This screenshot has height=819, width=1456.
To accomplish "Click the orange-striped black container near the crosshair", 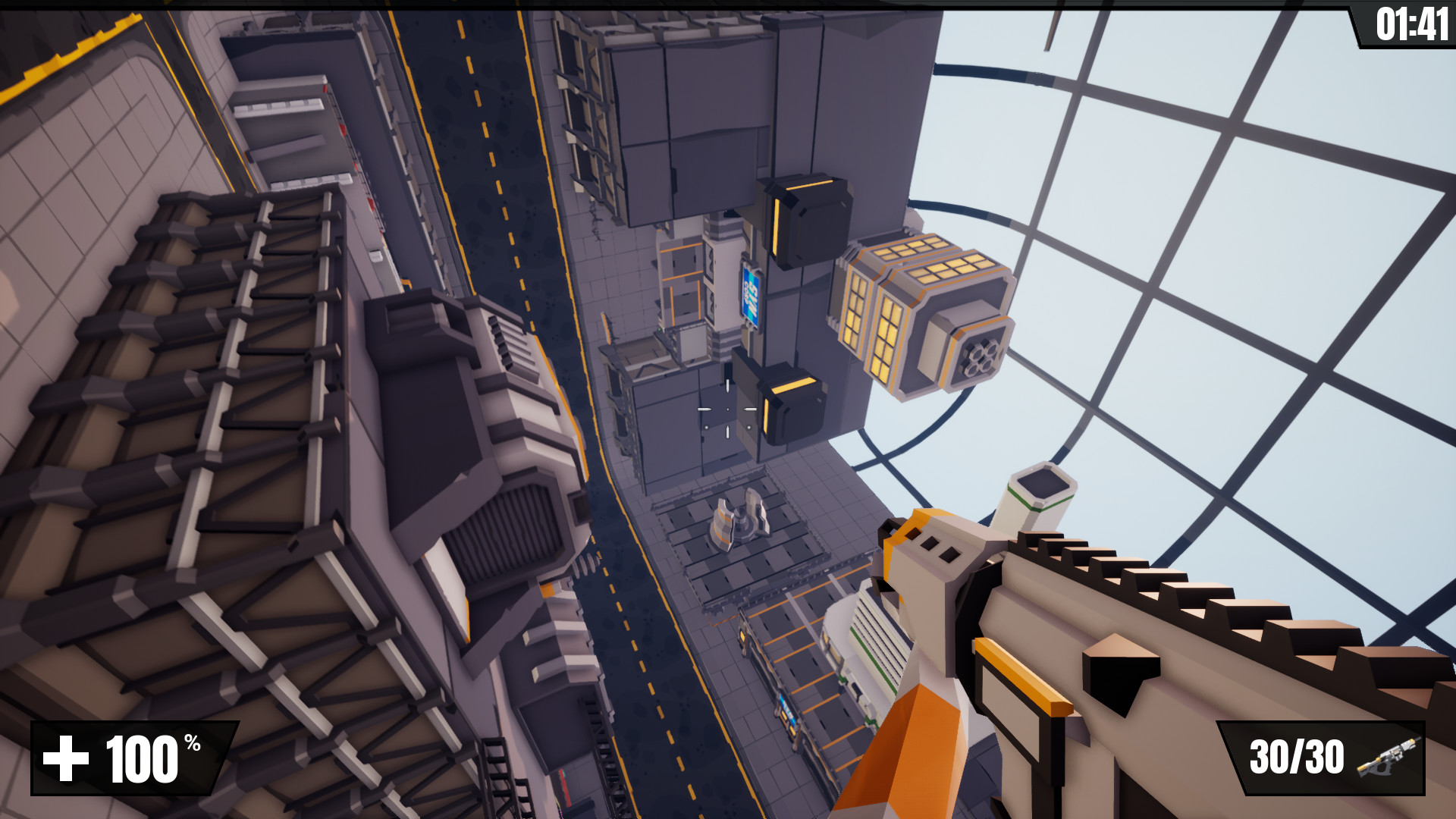I will click(792, 402).
